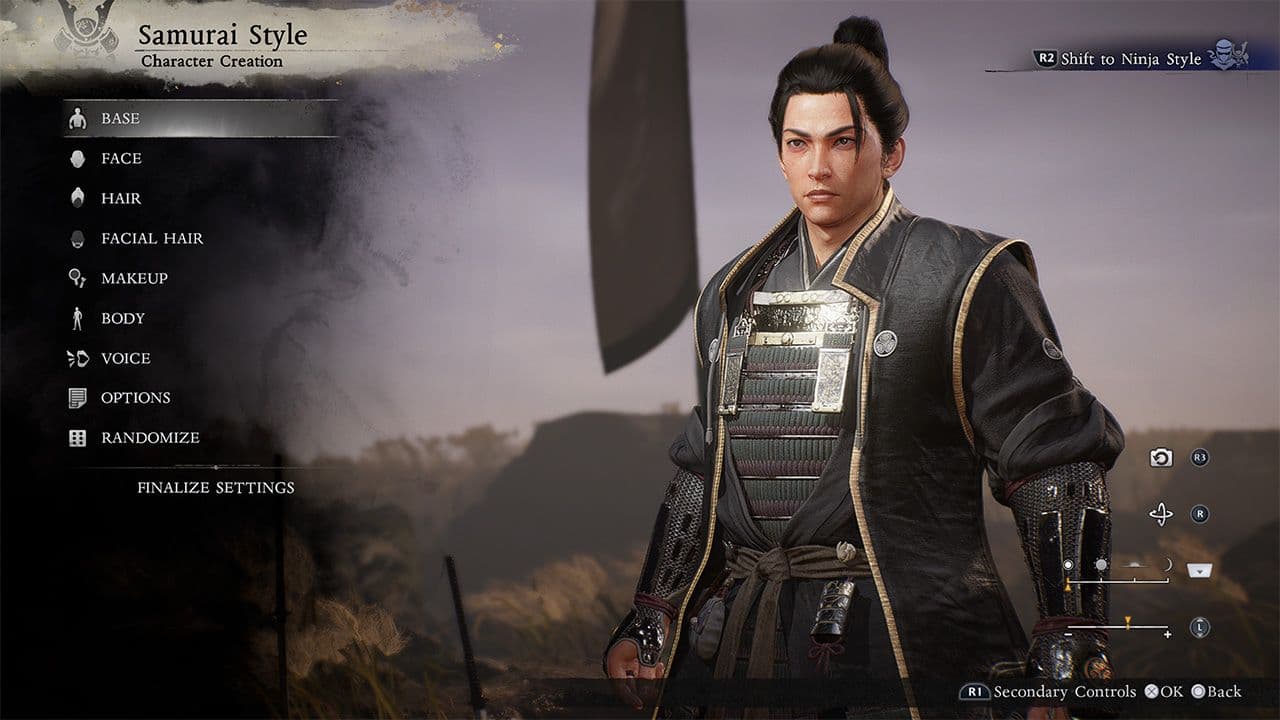Select the Base category icon
The width and height of the screenshot is (1280, 720).
point(78,118)
